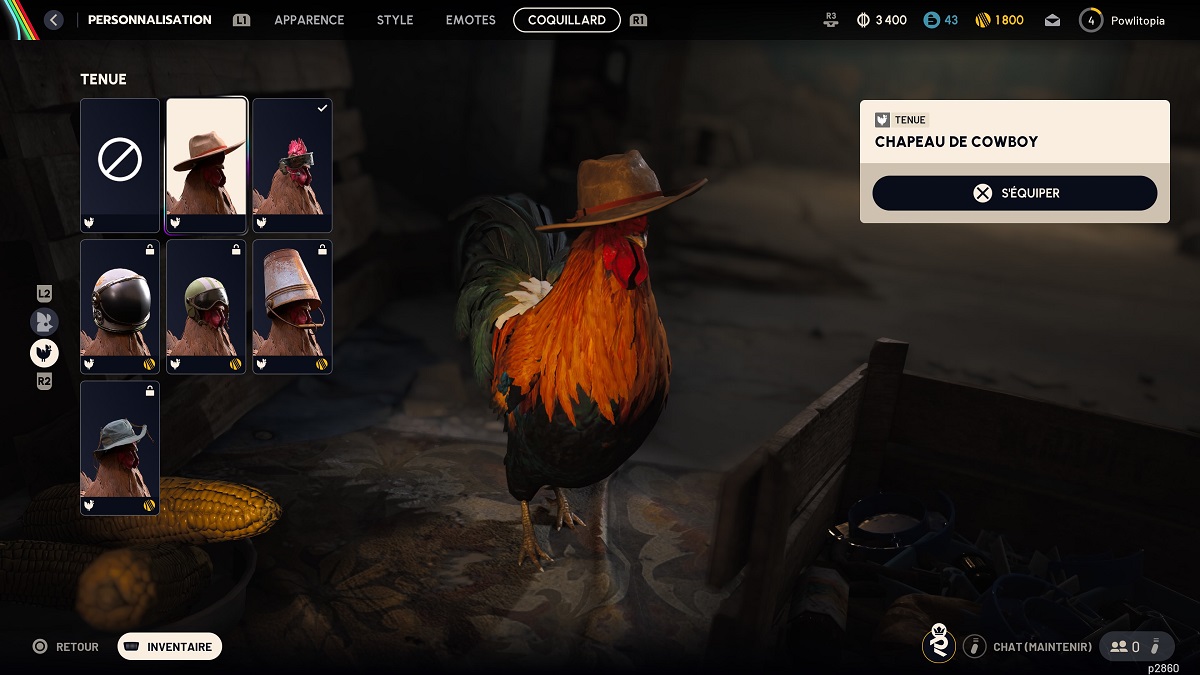This screenshot has width=1200, height=675.
Task: Click Retour to go back
Action: tap(67, 647)
